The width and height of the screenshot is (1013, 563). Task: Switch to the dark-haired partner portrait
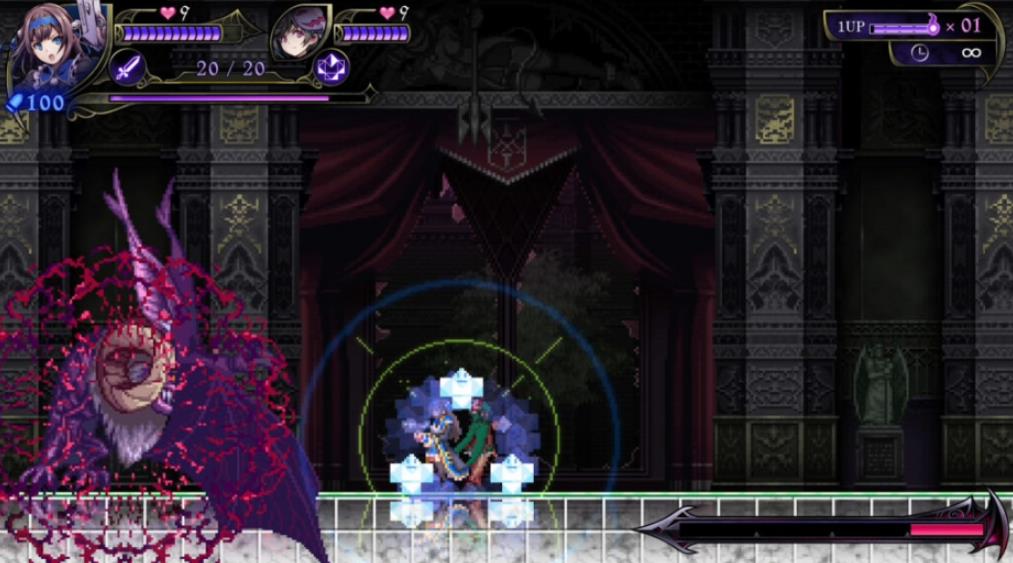(299, 31)
